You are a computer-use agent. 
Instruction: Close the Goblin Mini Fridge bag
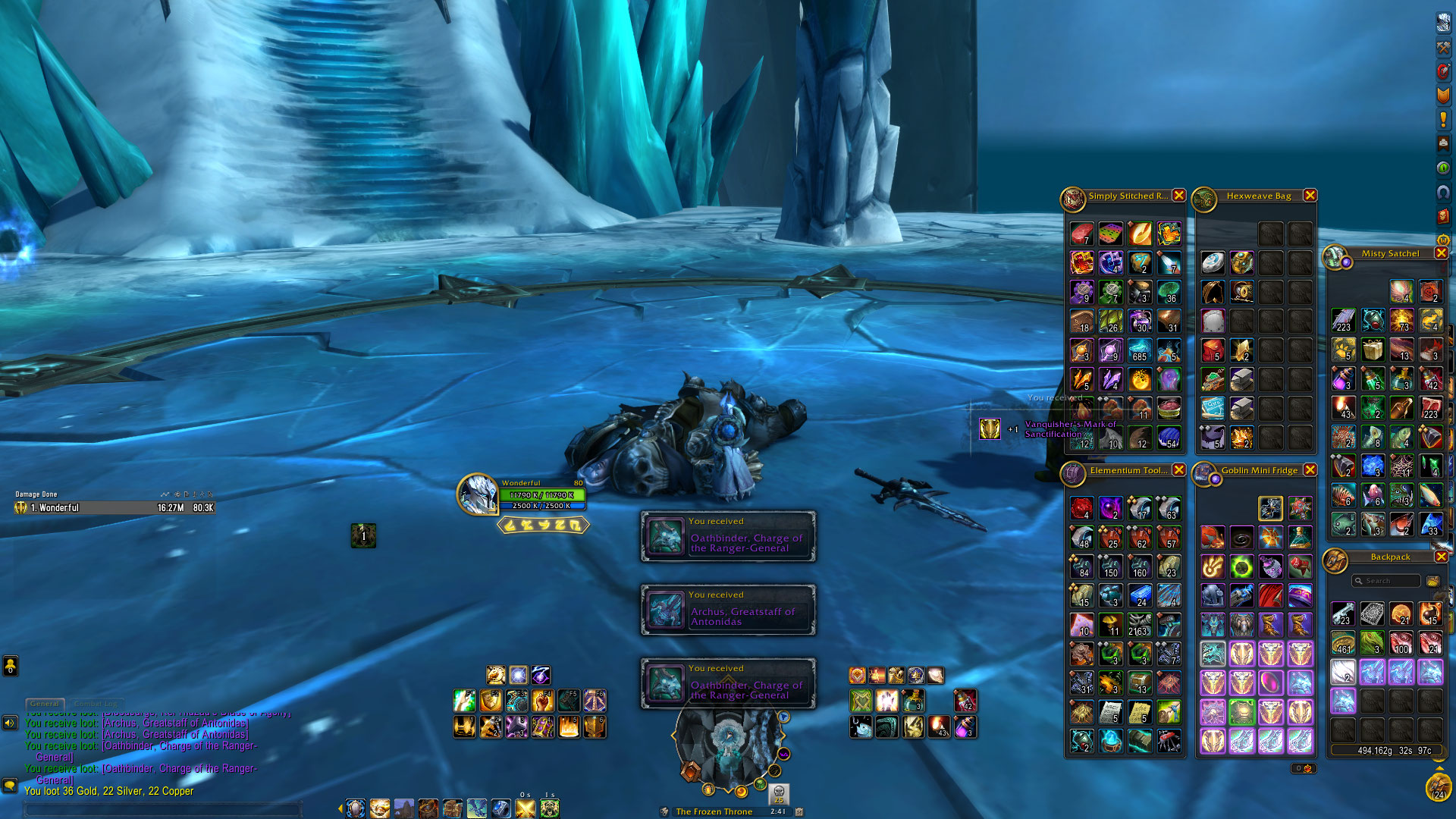point(1310,470)
